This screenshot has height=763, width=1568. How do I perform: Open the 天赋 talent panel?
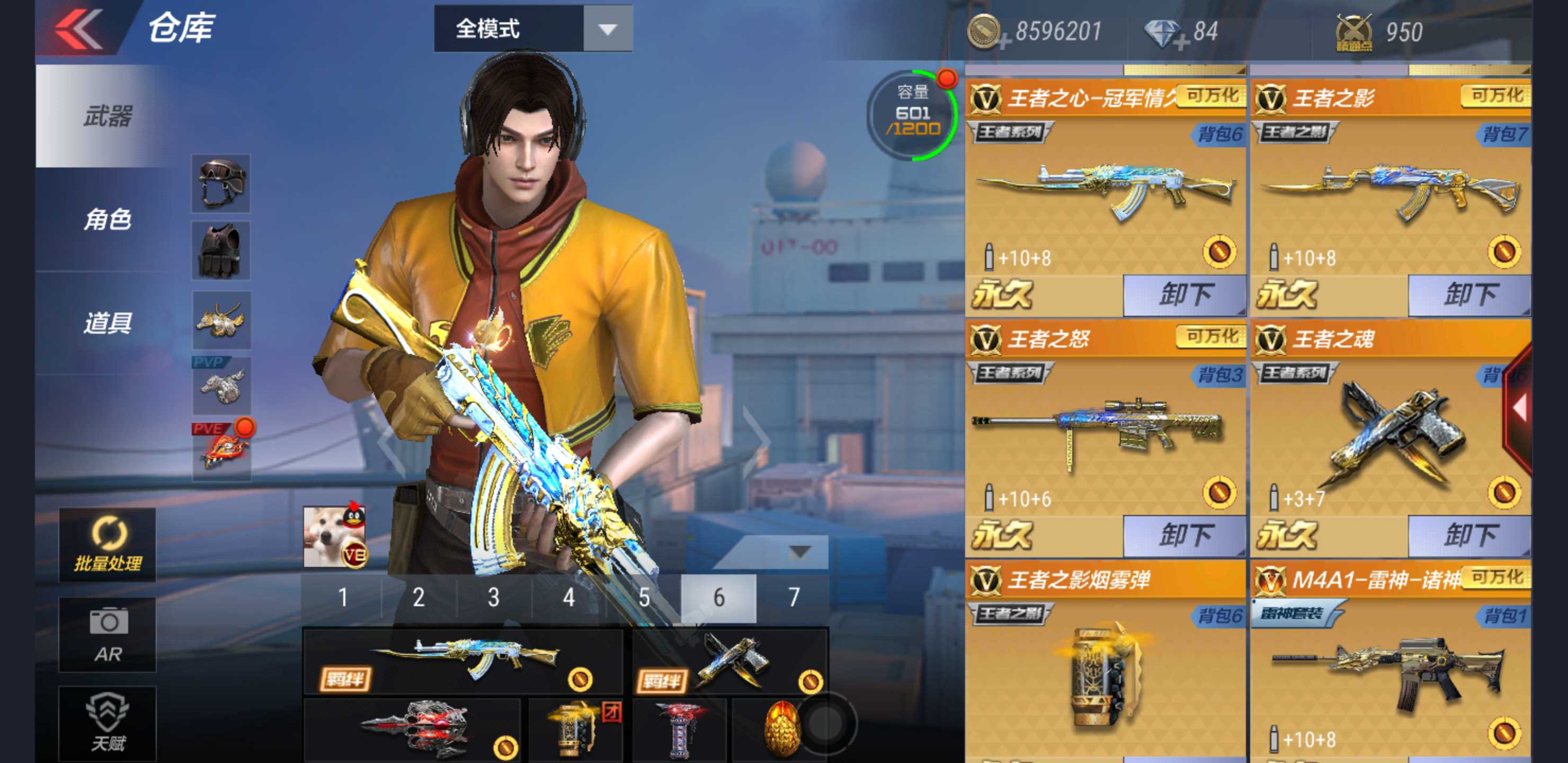point(106,722)
